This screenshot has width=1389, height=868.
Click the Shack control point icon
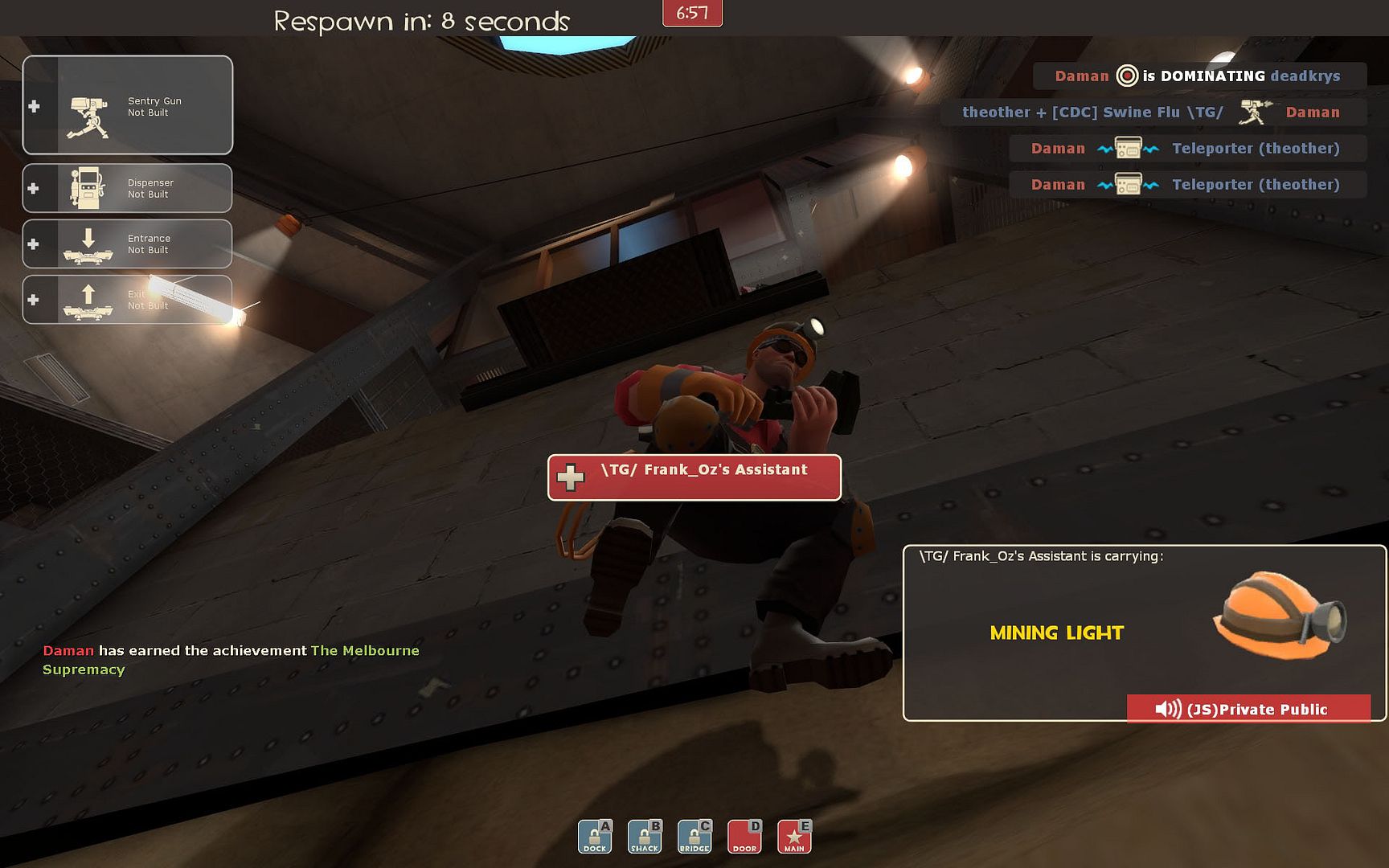(645, 837)
